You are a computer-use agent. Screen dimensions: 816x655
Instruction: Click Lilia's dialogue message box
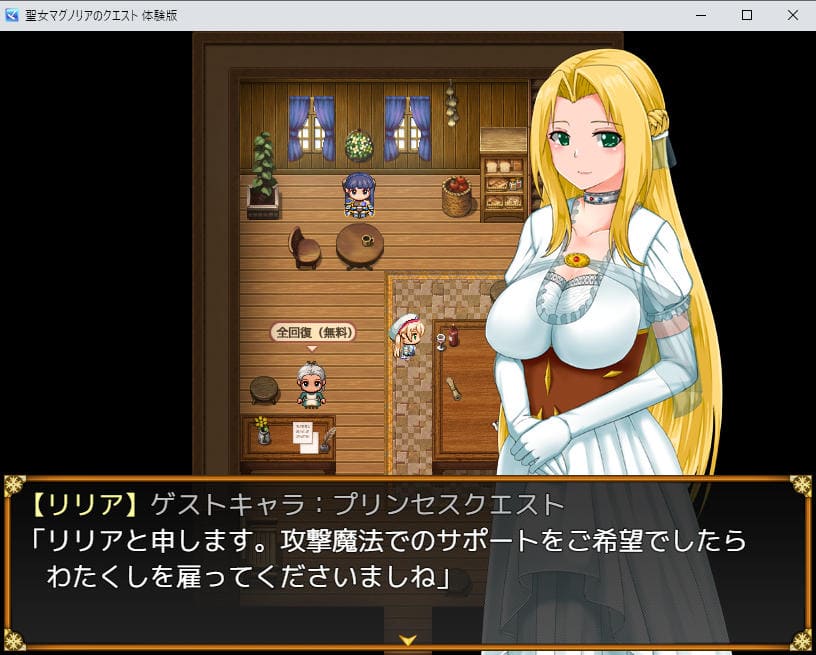406,560
